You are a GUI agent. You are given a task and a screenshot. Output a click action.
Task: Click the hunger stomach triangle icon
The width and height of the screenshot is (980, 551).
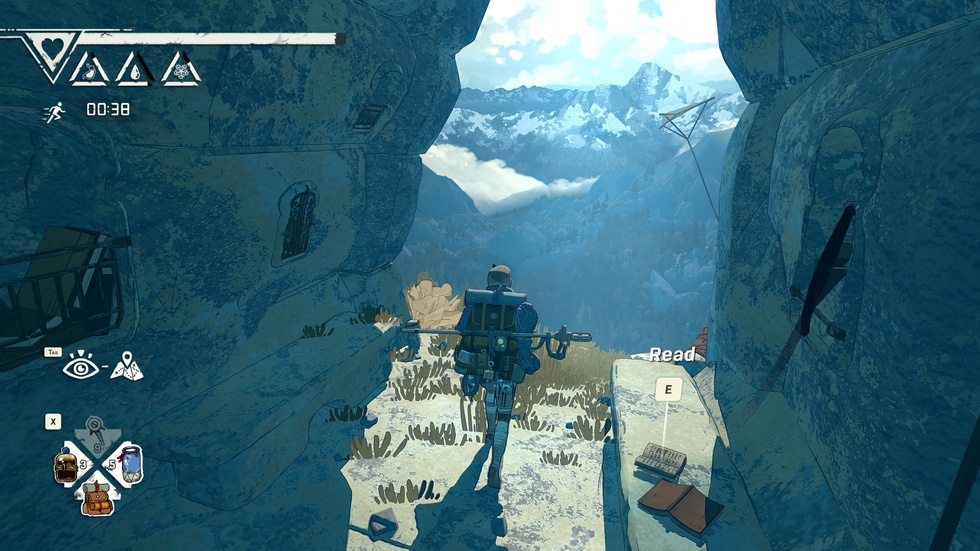click(x=90, y=69)
